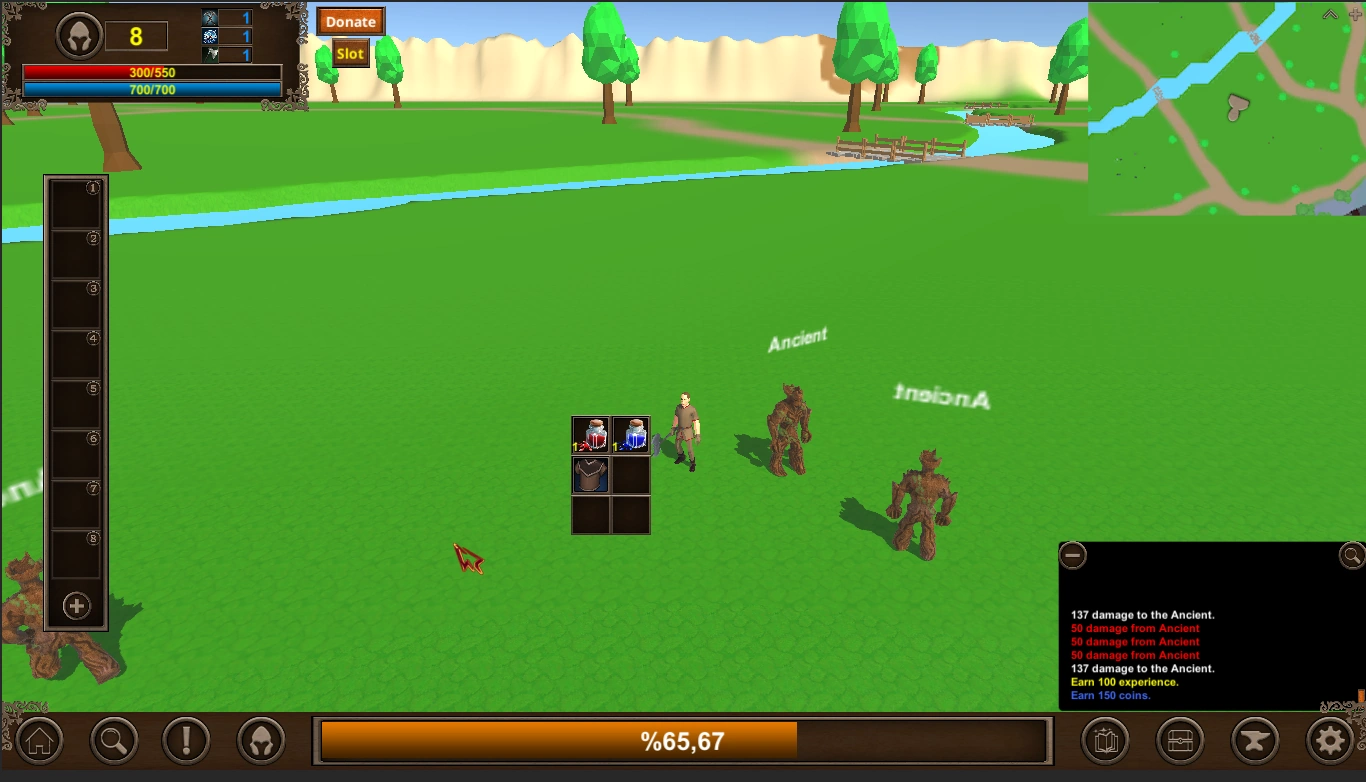1366x782 pixels.
Task: Open the quest log book icon
Action: pos(1105,740)
